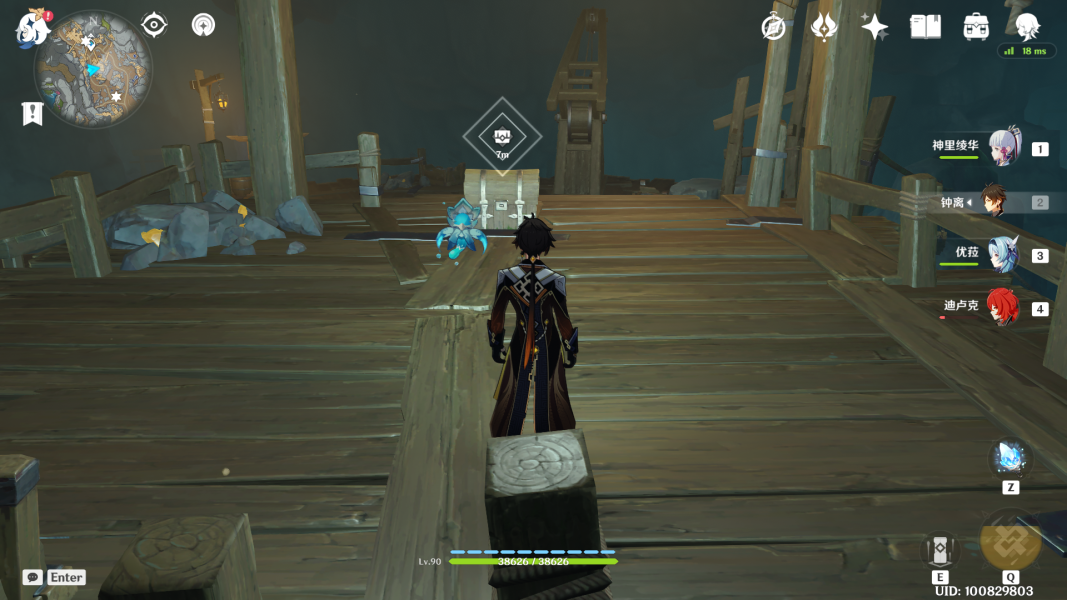Image resolution: width=1067 pixels, height=600 pixels.
Task: Activate the golden elemental burst
Action: tap(1010, 540)
